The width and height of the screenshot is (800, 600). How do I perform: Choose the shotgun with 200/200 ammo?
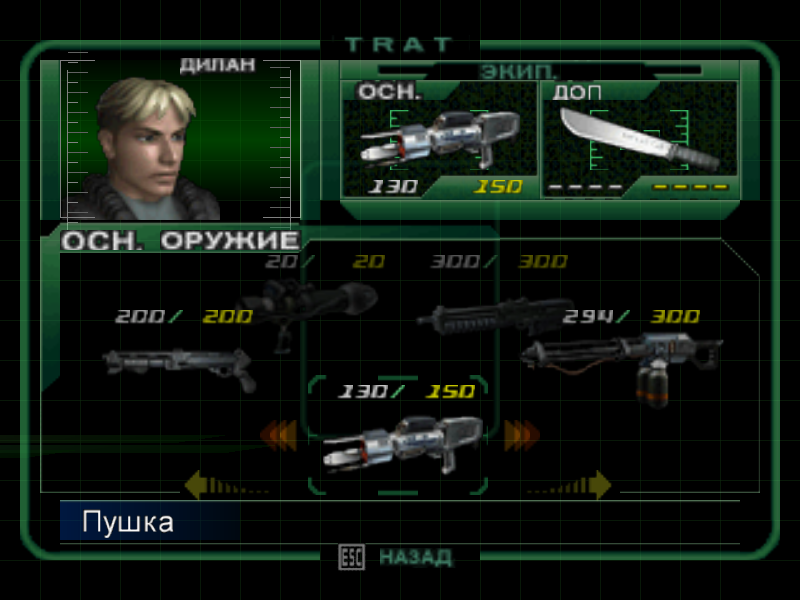coord(180,365)
